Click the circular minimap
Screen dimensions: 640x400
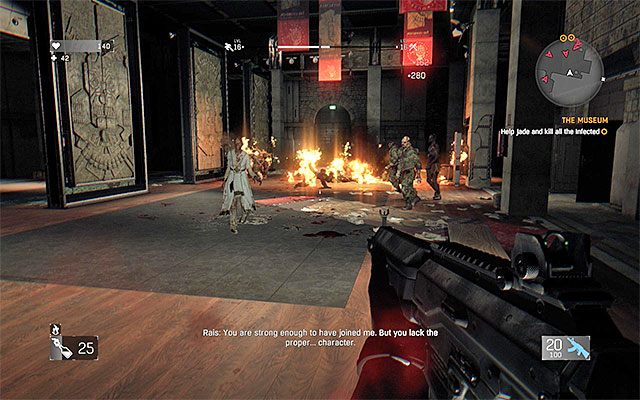(569, 73)
